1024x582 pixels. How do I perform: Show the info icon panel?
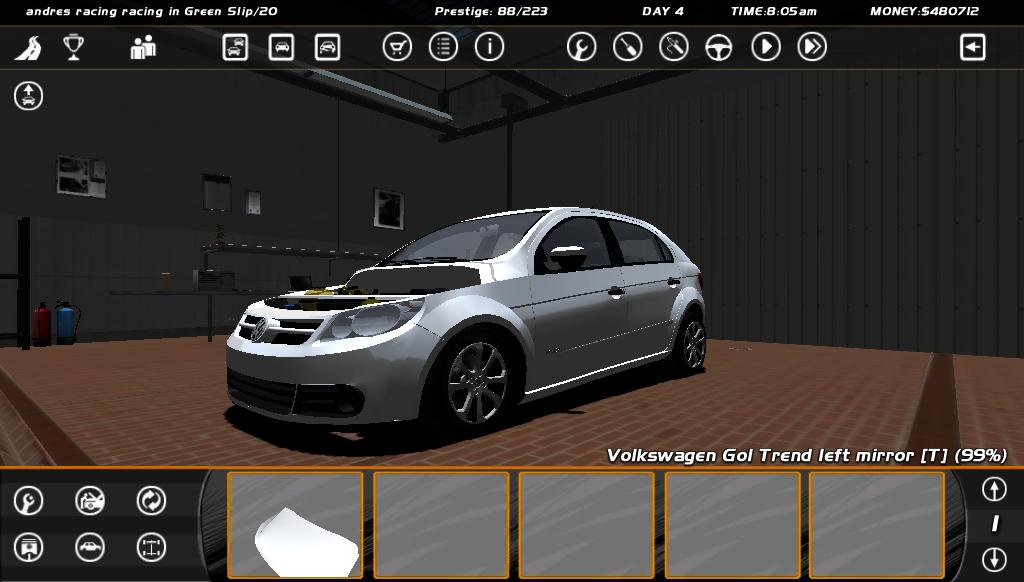click(489, 47)
